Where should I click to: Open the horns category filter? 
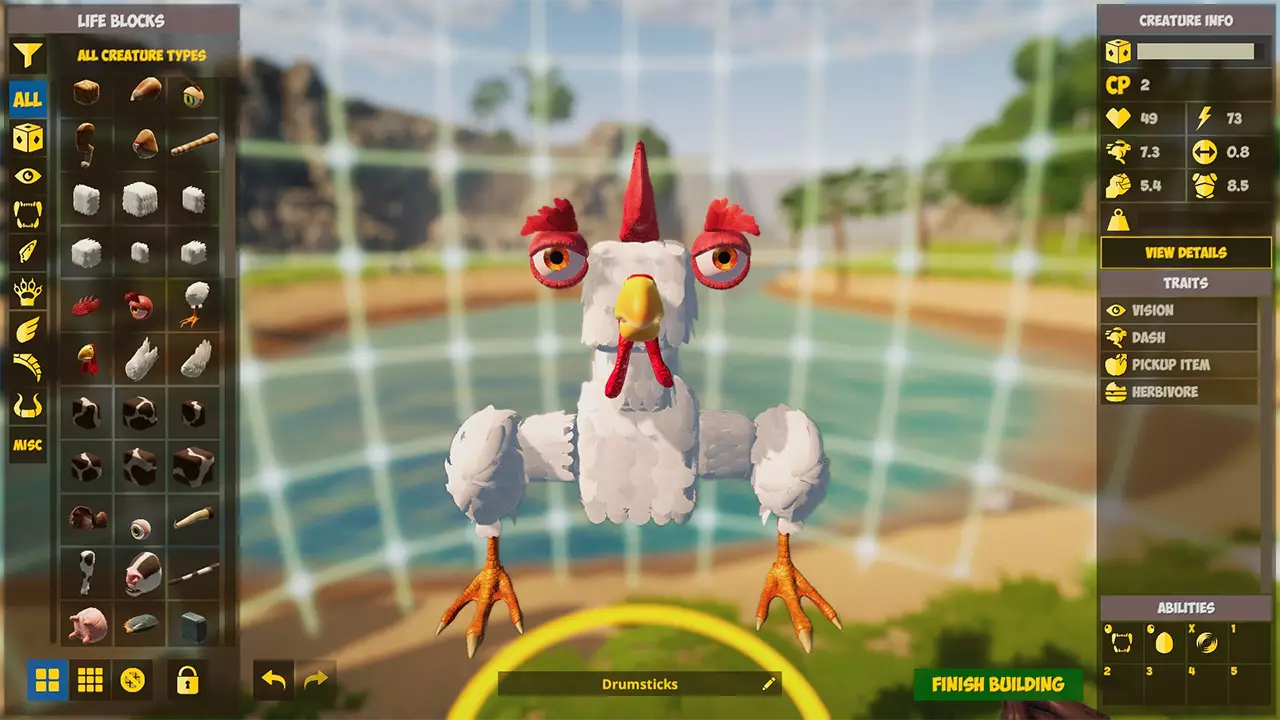[x=27, y=406]
